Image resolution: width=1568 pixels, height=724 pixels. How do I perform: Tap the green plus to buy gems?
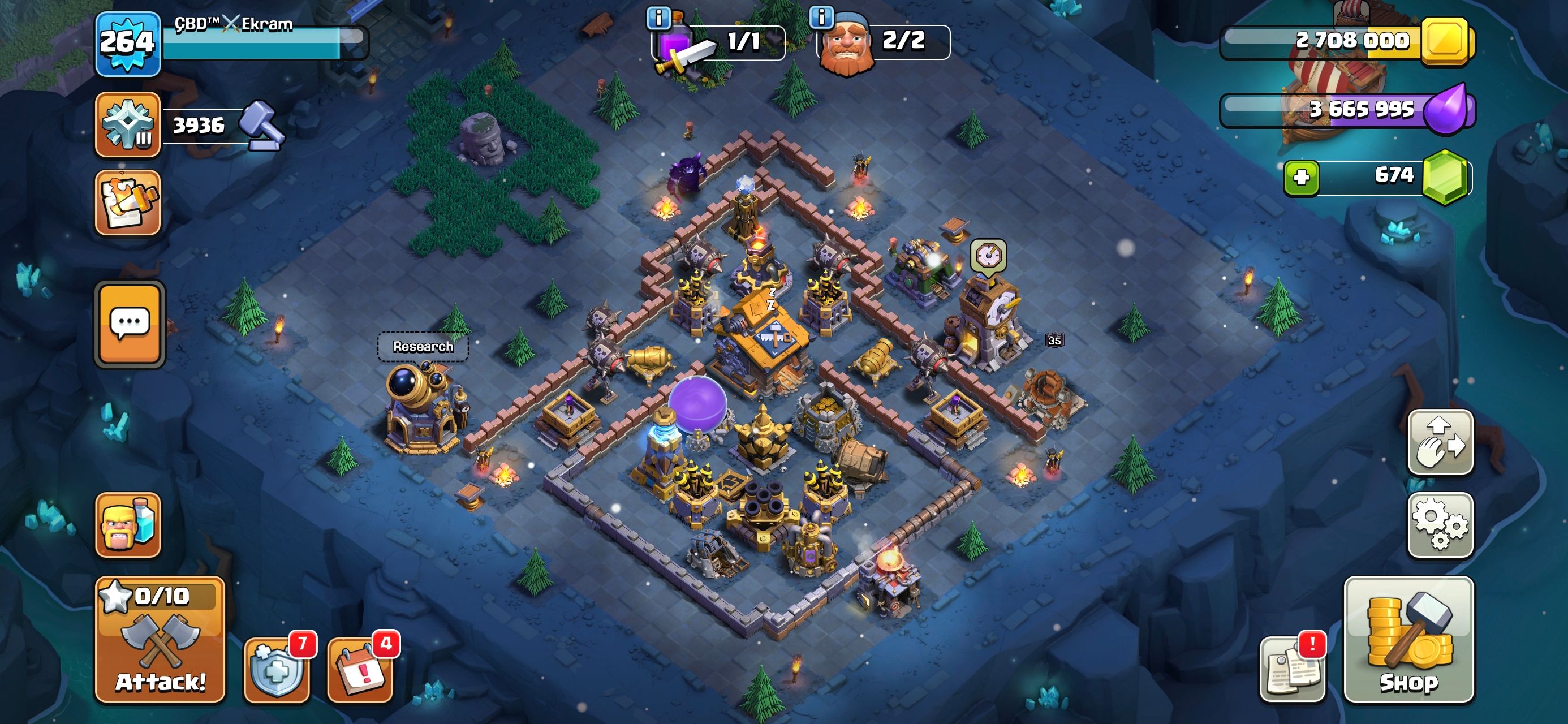tap(1302, 177)
